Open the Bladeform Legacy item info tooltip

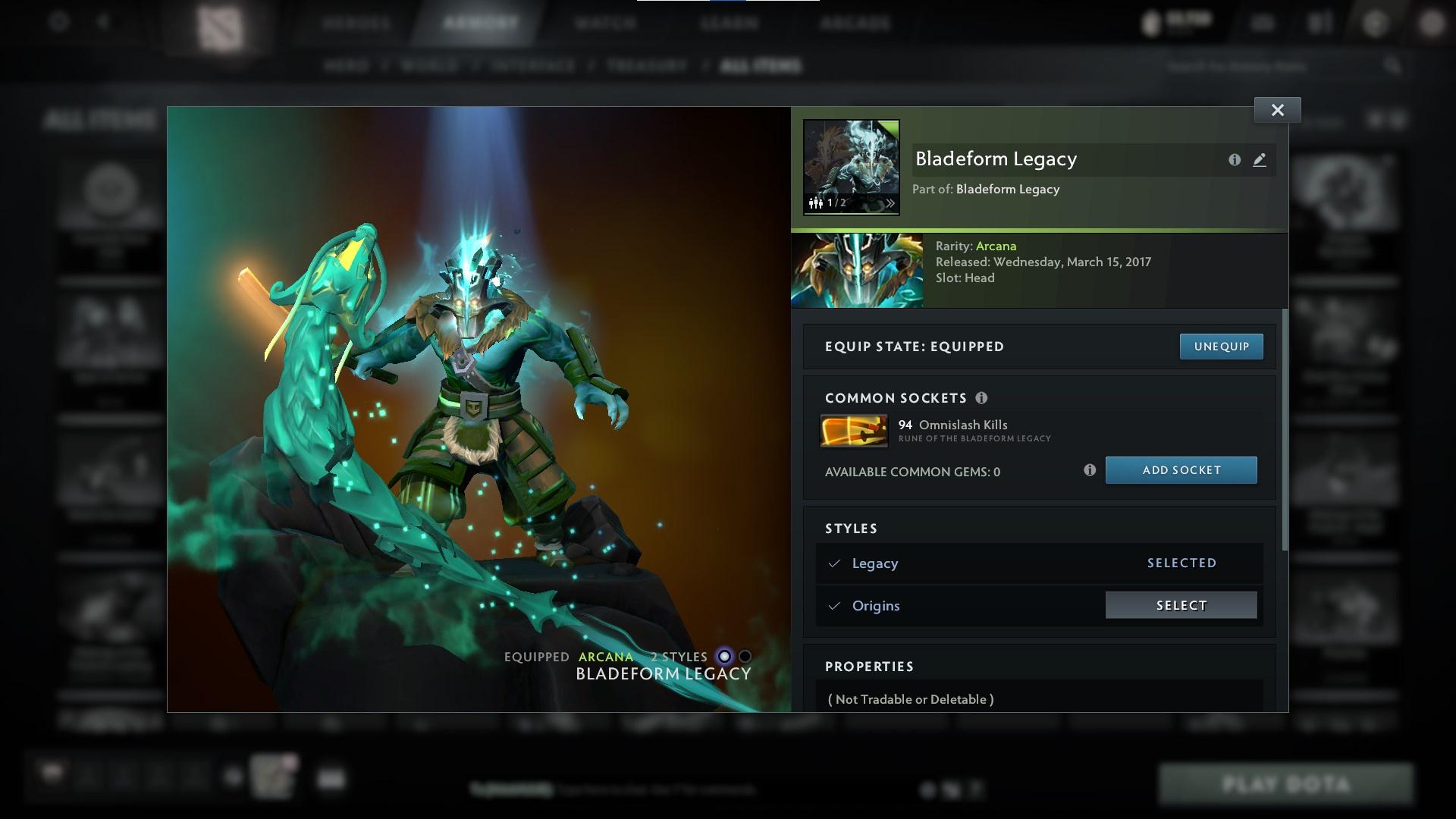point(1235,159)
